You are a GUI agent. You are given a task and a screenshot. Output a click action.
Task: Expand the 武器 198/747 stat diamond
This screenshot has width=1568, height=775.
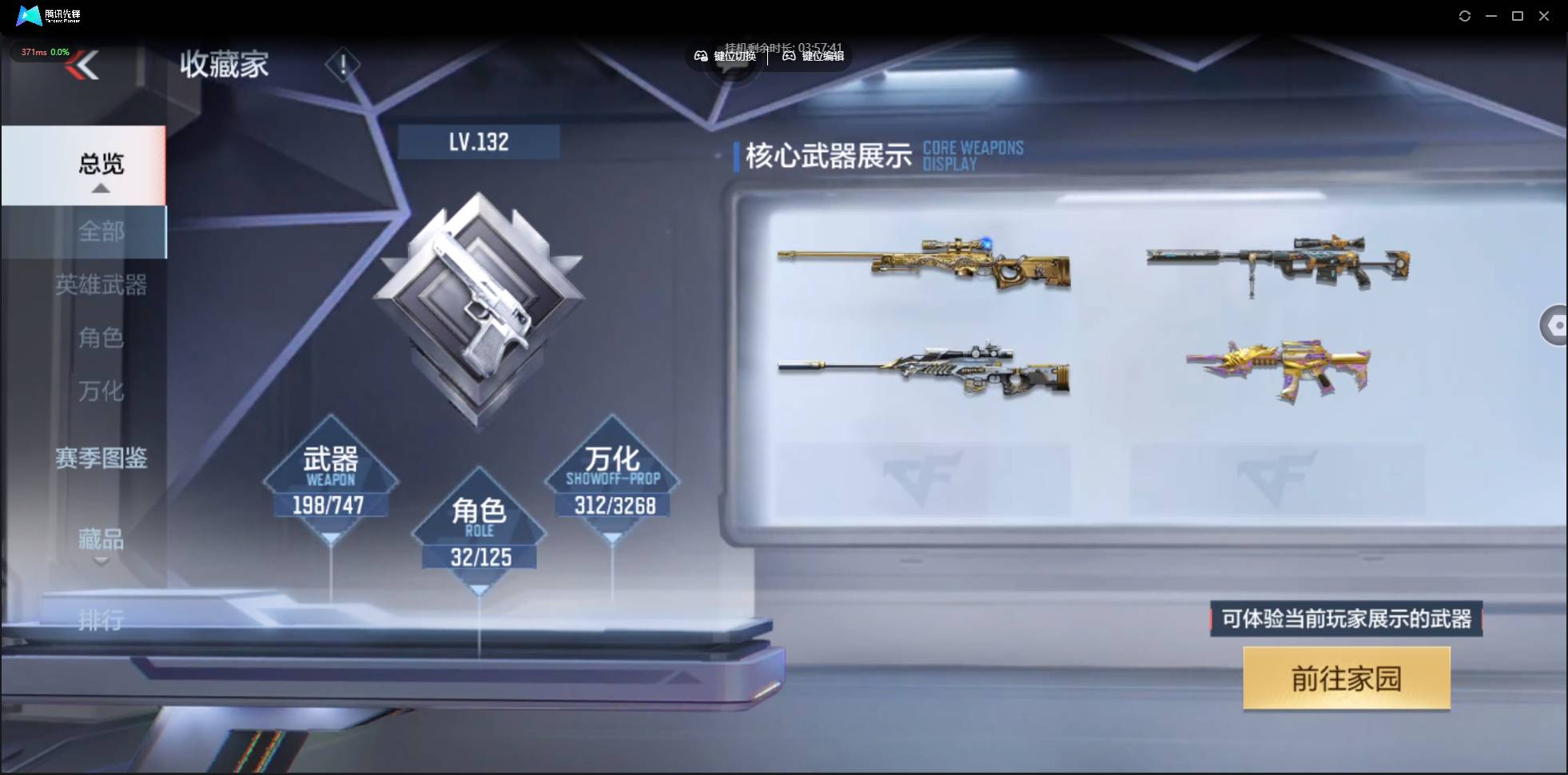[x=331, y=479]
